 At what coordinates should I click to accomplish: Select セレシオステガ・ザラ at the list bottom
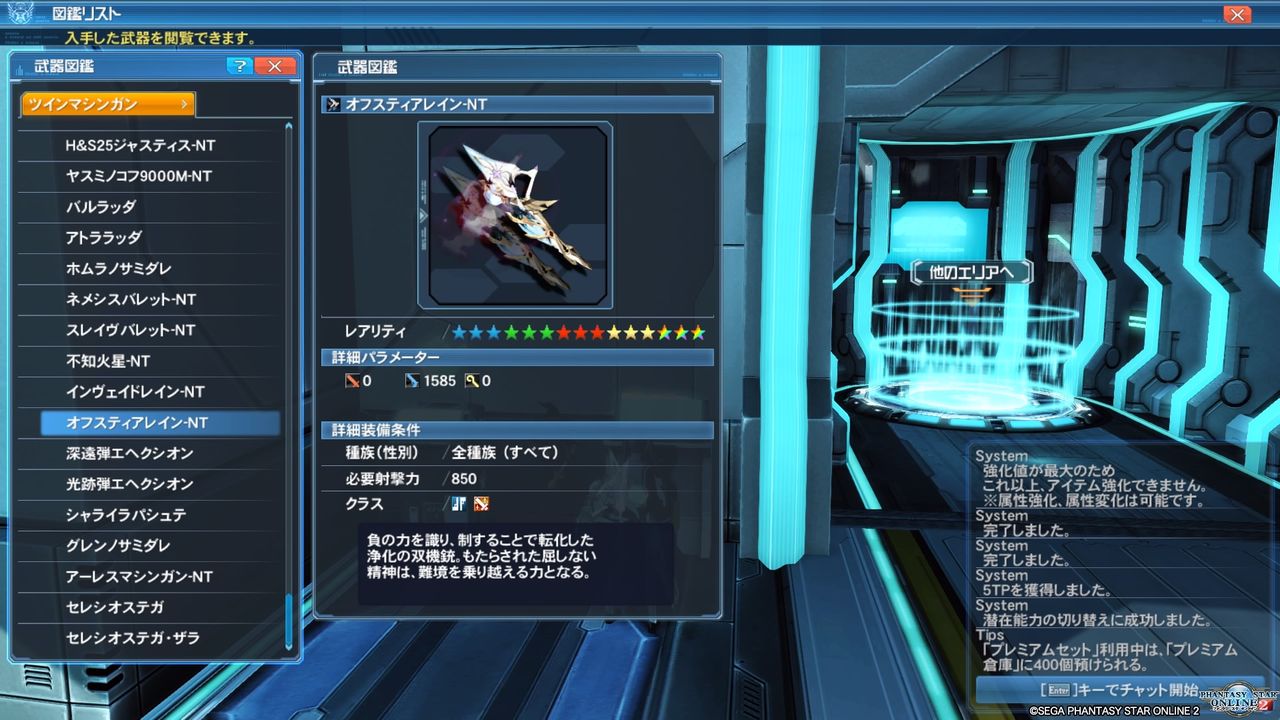[135, 639]
